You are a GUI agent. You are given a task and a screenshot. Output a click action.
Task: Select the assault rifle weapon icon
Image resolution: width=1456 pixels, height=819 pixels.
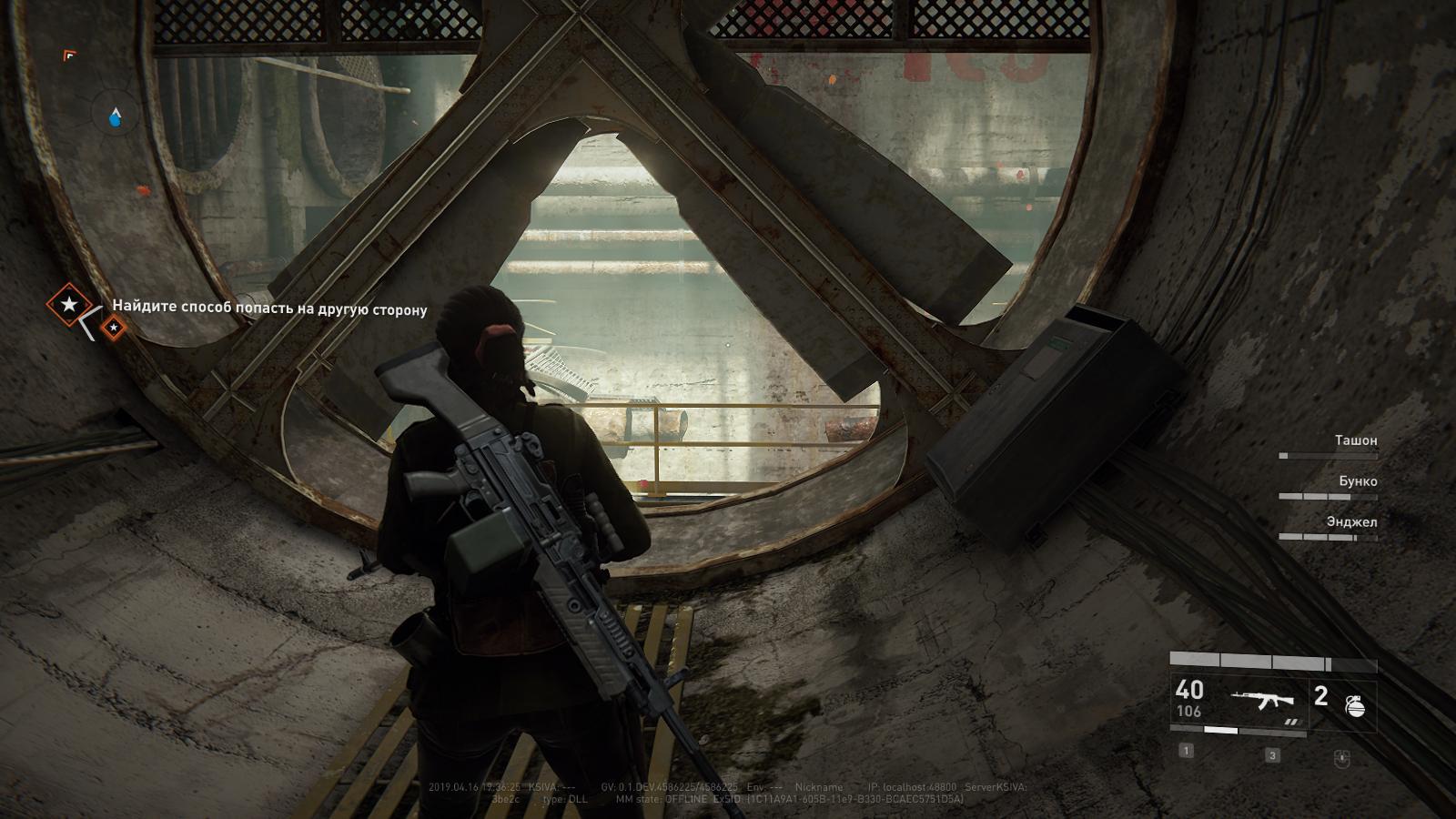(1262, 700)
